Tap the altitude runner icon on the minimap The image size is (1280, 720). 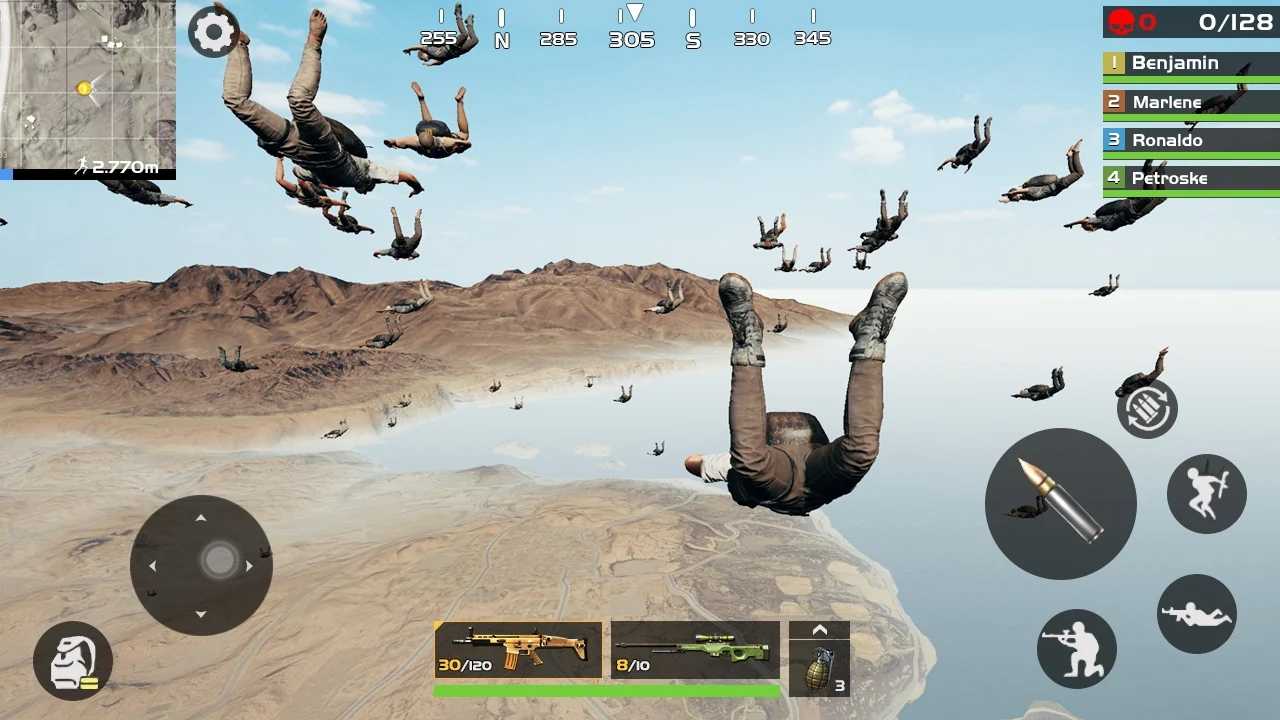click(84, 165)
